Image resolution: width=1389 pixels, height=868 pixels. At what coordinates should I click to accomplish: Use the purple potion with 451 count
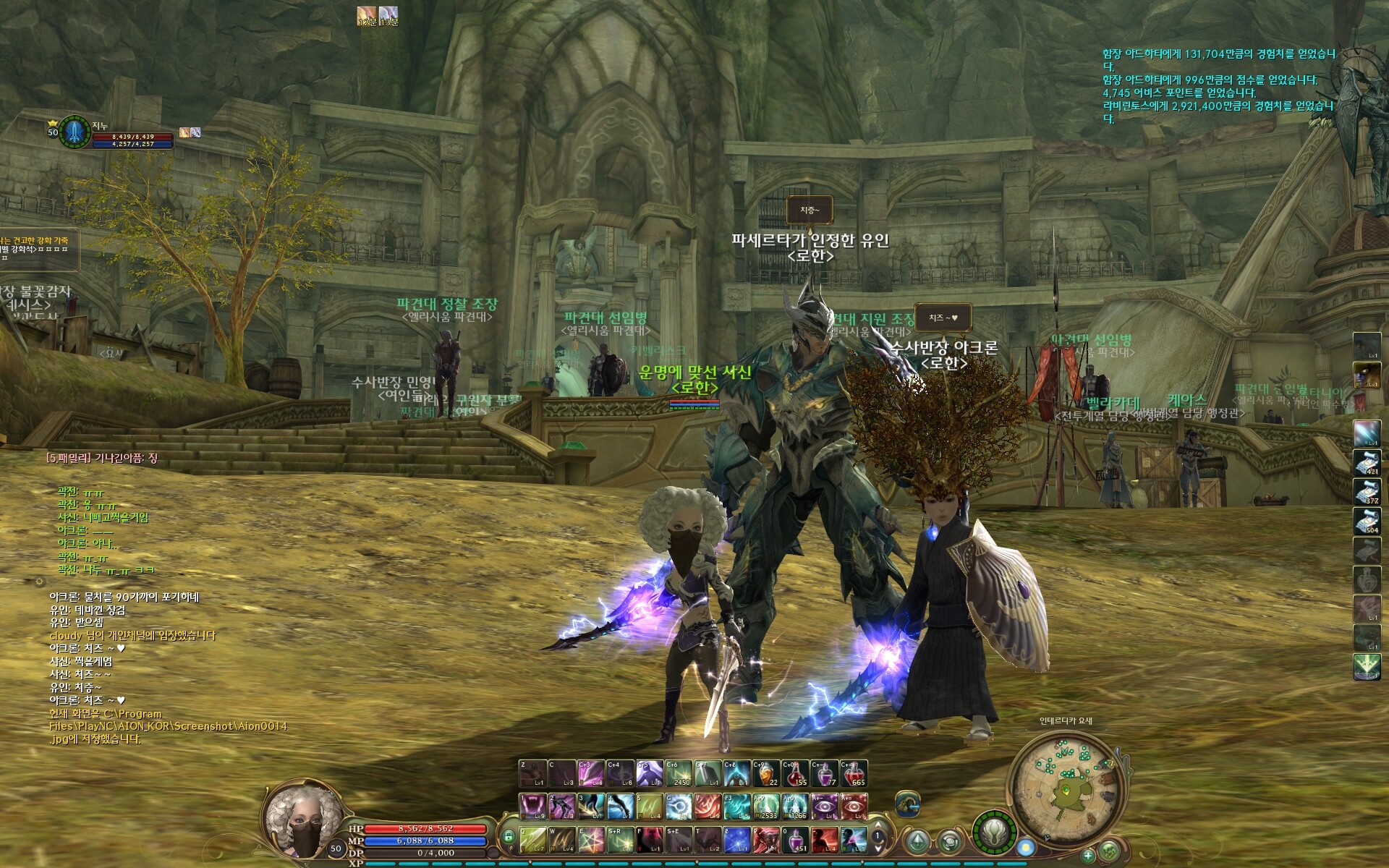tap(795, 840)
